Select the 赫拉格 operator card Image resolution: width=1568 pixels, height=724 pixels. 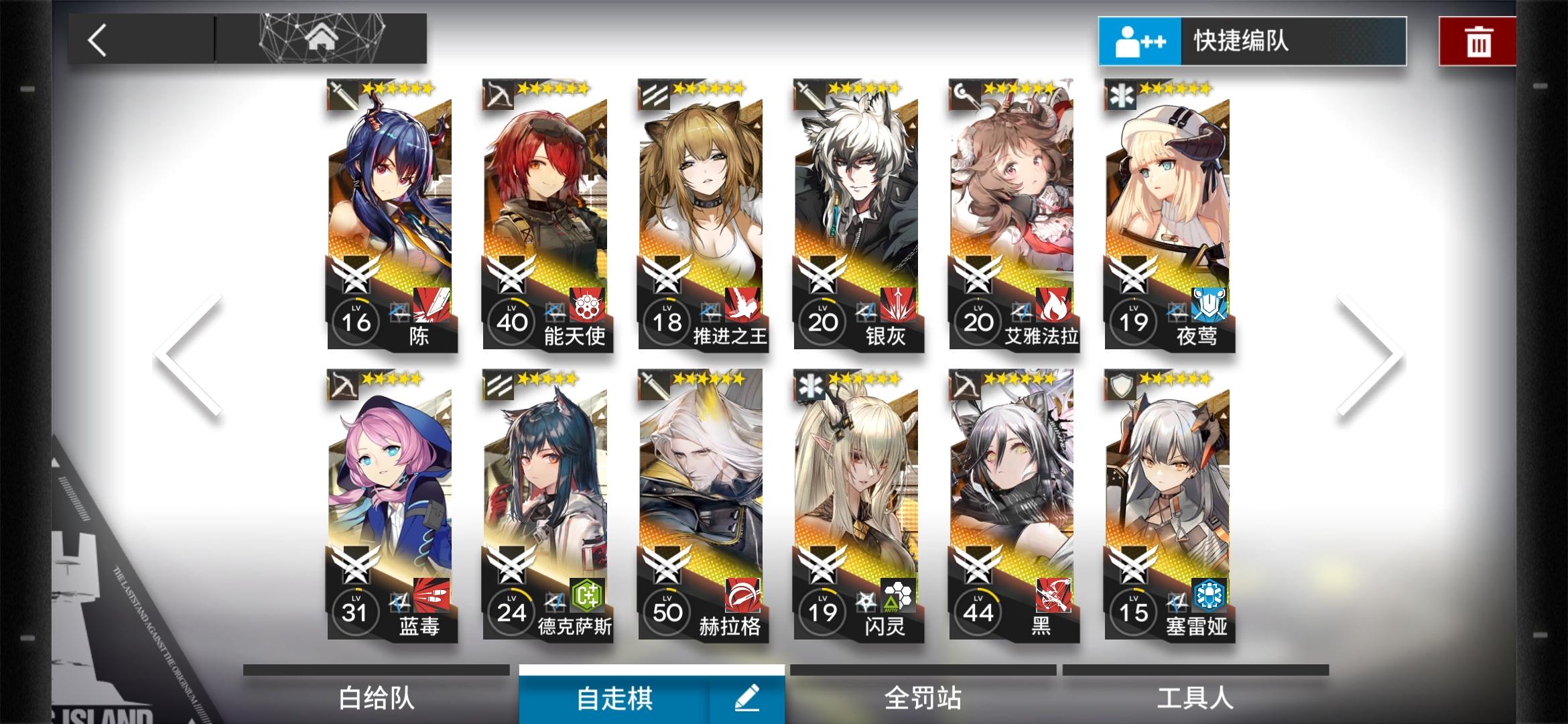pyautogui.click(x=702, y=506)
